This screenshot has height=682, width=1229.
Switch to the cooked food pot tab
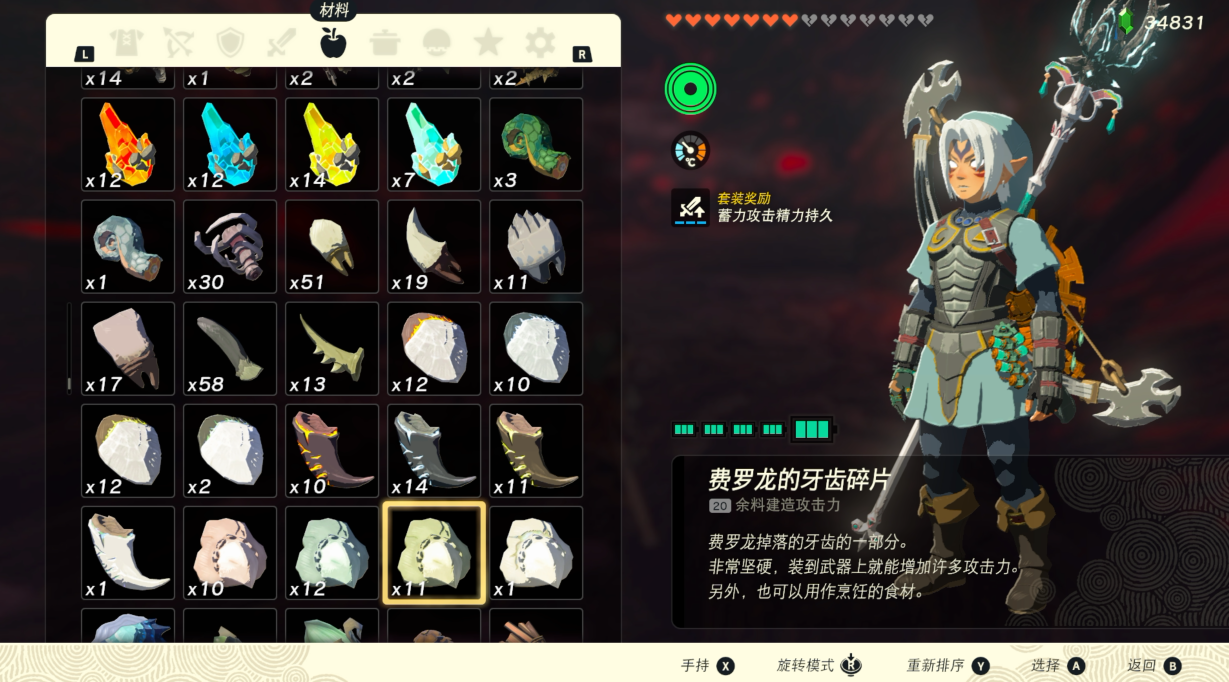(385, 42)
